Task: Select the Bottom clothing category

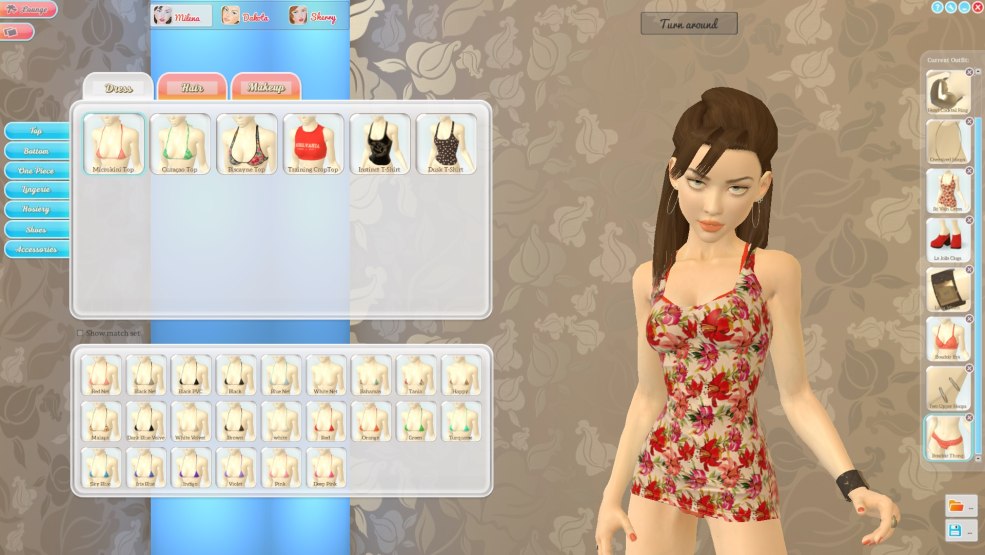Action: [x=36, y=151]
